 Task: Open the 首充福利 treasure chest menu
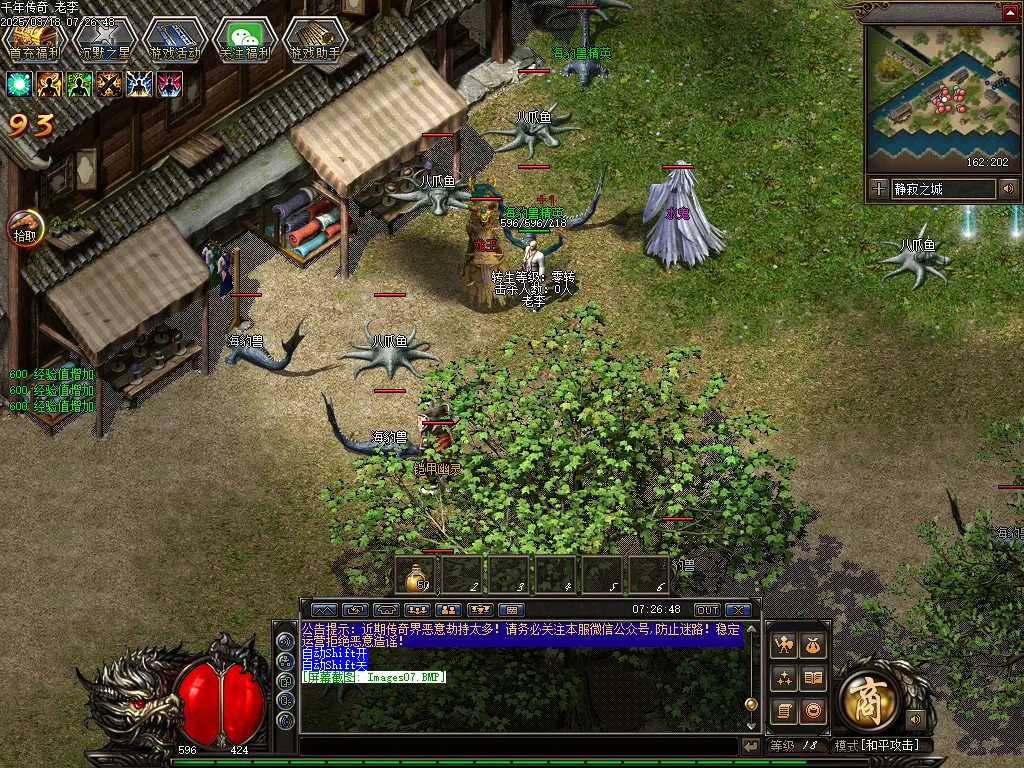coord(34,41)
